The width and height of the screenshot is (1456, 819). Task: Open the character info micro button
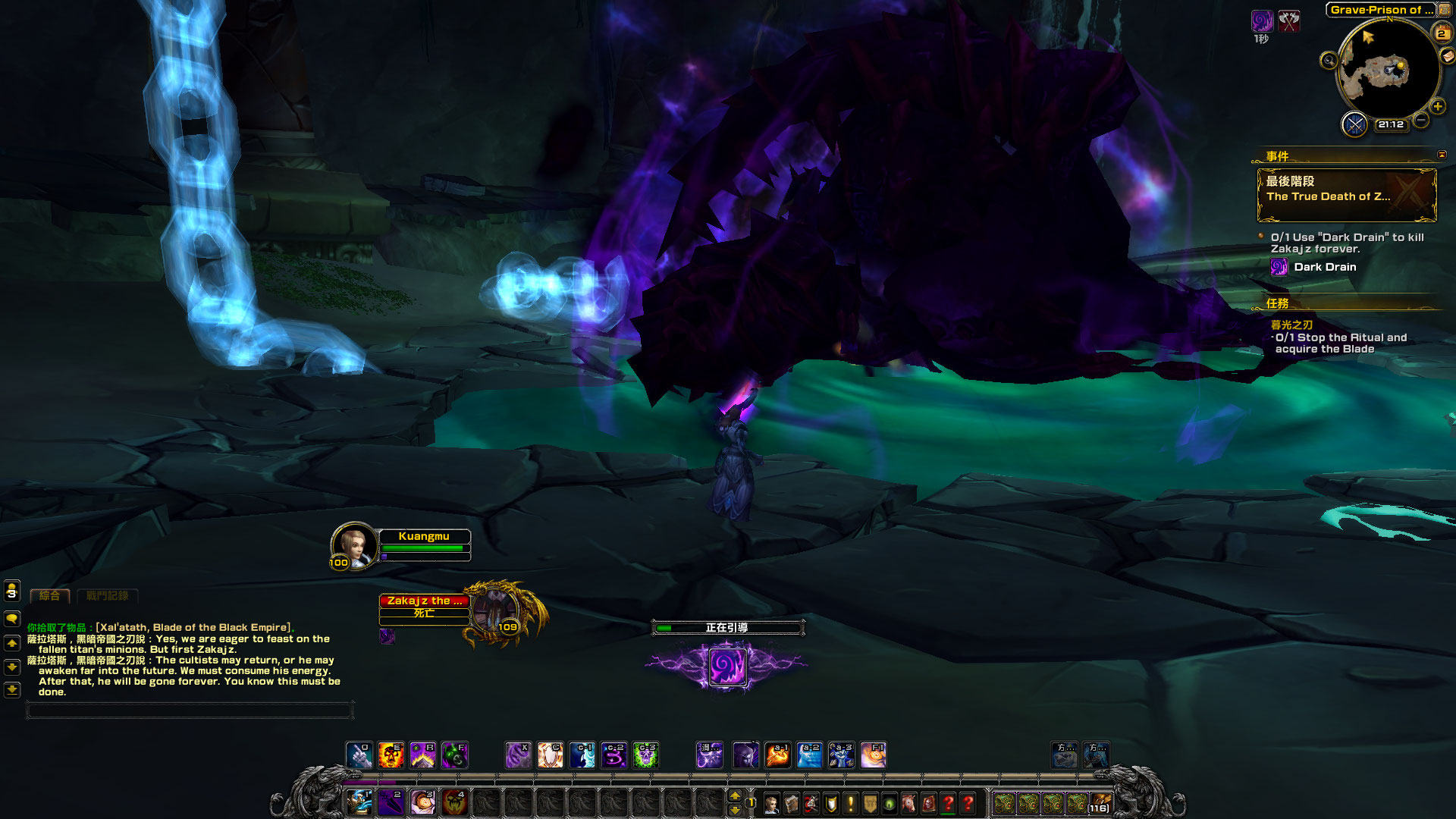(771, 804)
